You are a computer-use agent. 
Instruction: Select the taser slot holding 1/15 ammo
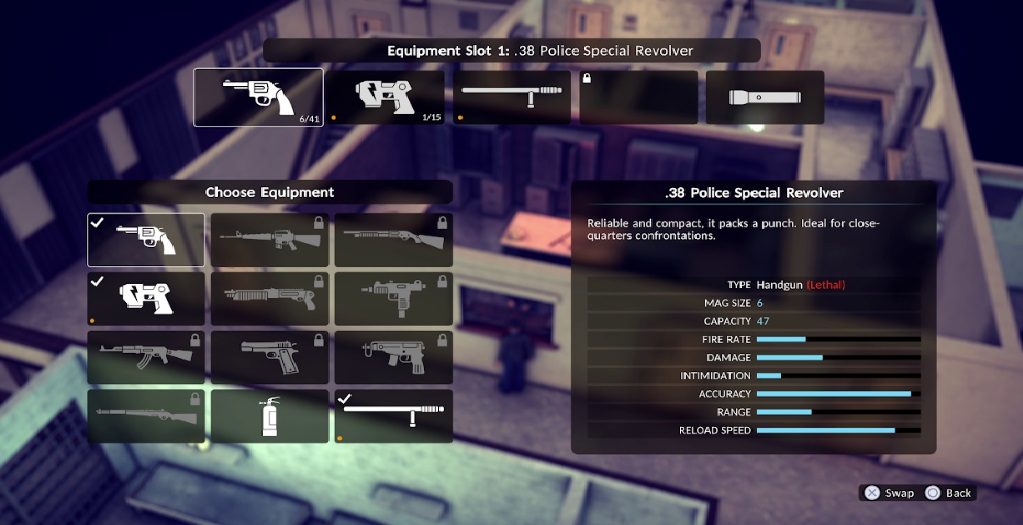[386, 97]
